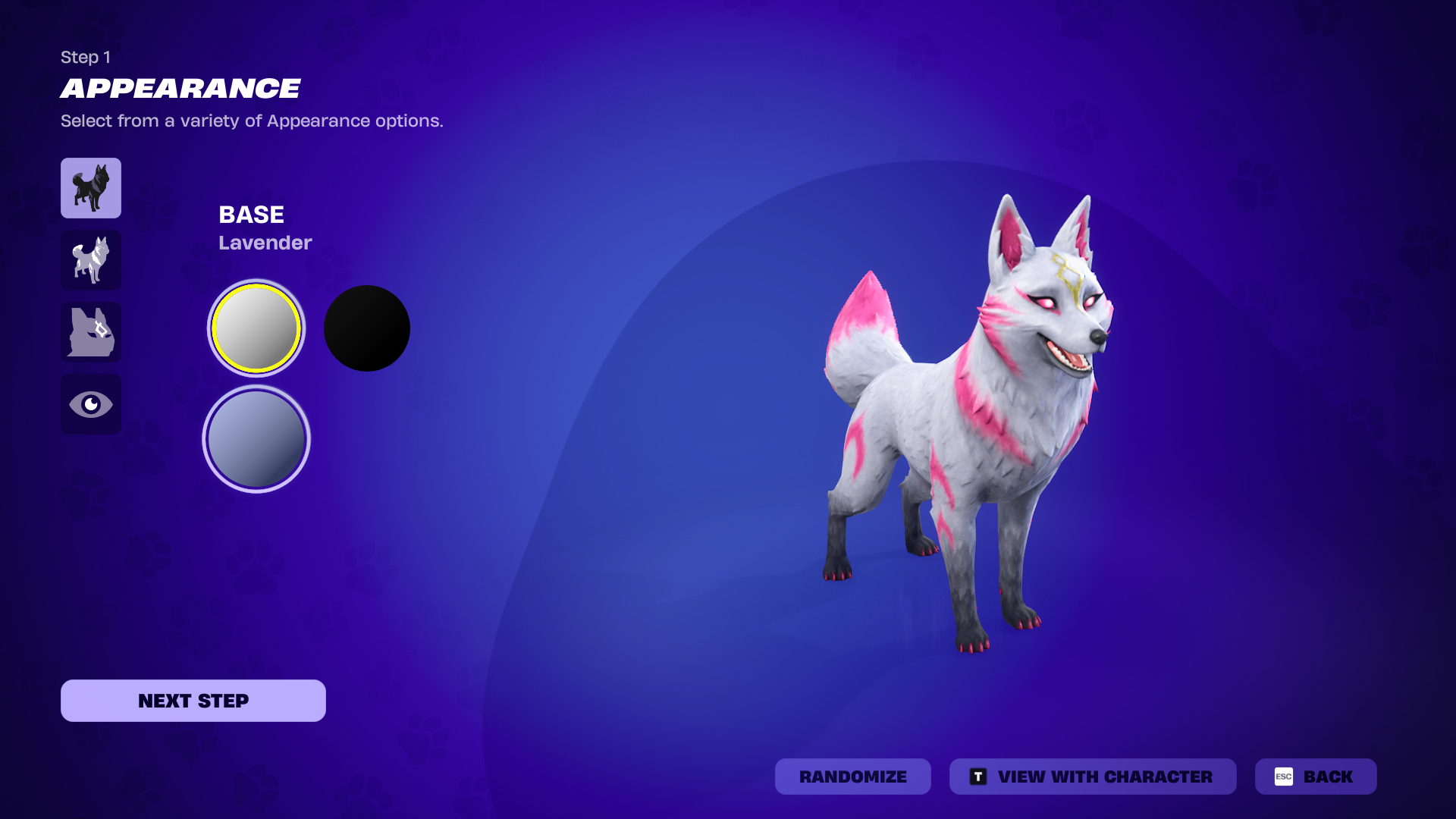
Task: Open the white fur pattern tab
Action: pos(91,260)
